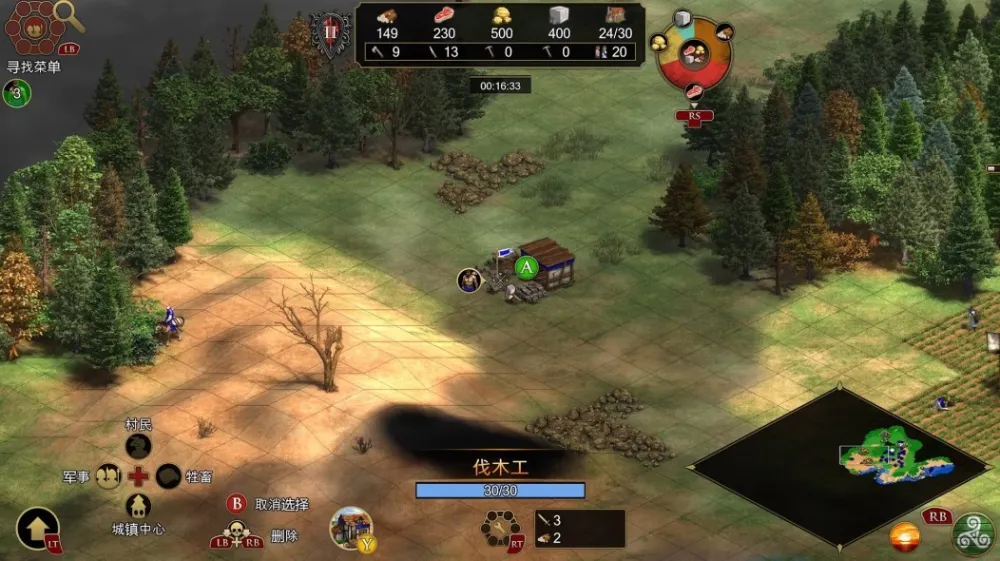Viewport: 1000px width, 561px height.
Task: Open the lumber camp building portrait
Action: pyautogui.click(x=351, y=527)
